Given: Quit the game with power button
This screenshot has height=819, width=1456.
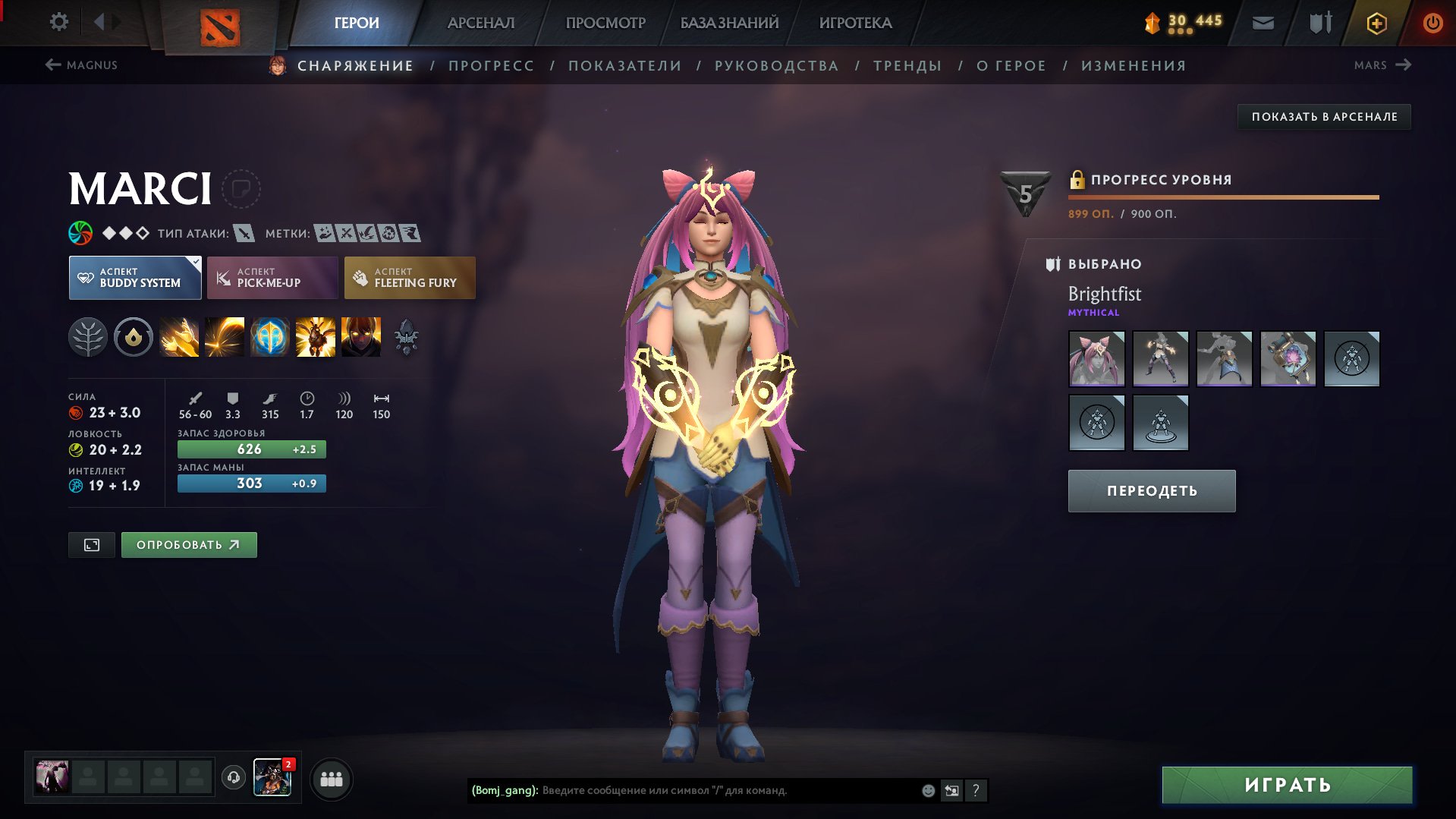Looking at the screenshot, I should click(x=1432, y=23).
